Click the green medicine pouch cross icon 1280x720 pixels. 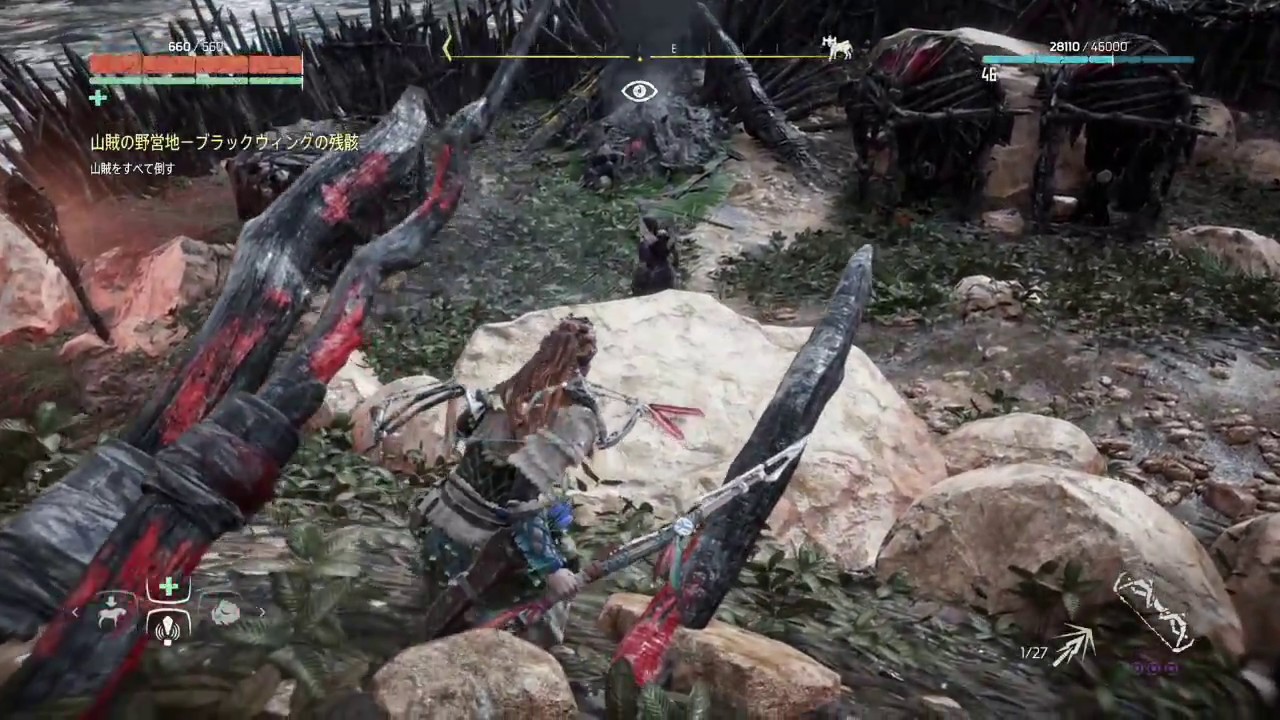(x=97, y=98)
